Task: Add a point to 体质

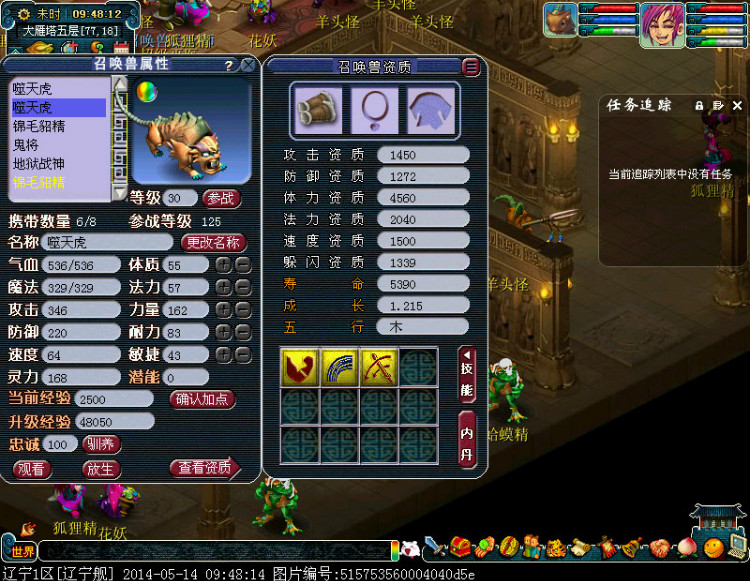Action: (223, 265)
